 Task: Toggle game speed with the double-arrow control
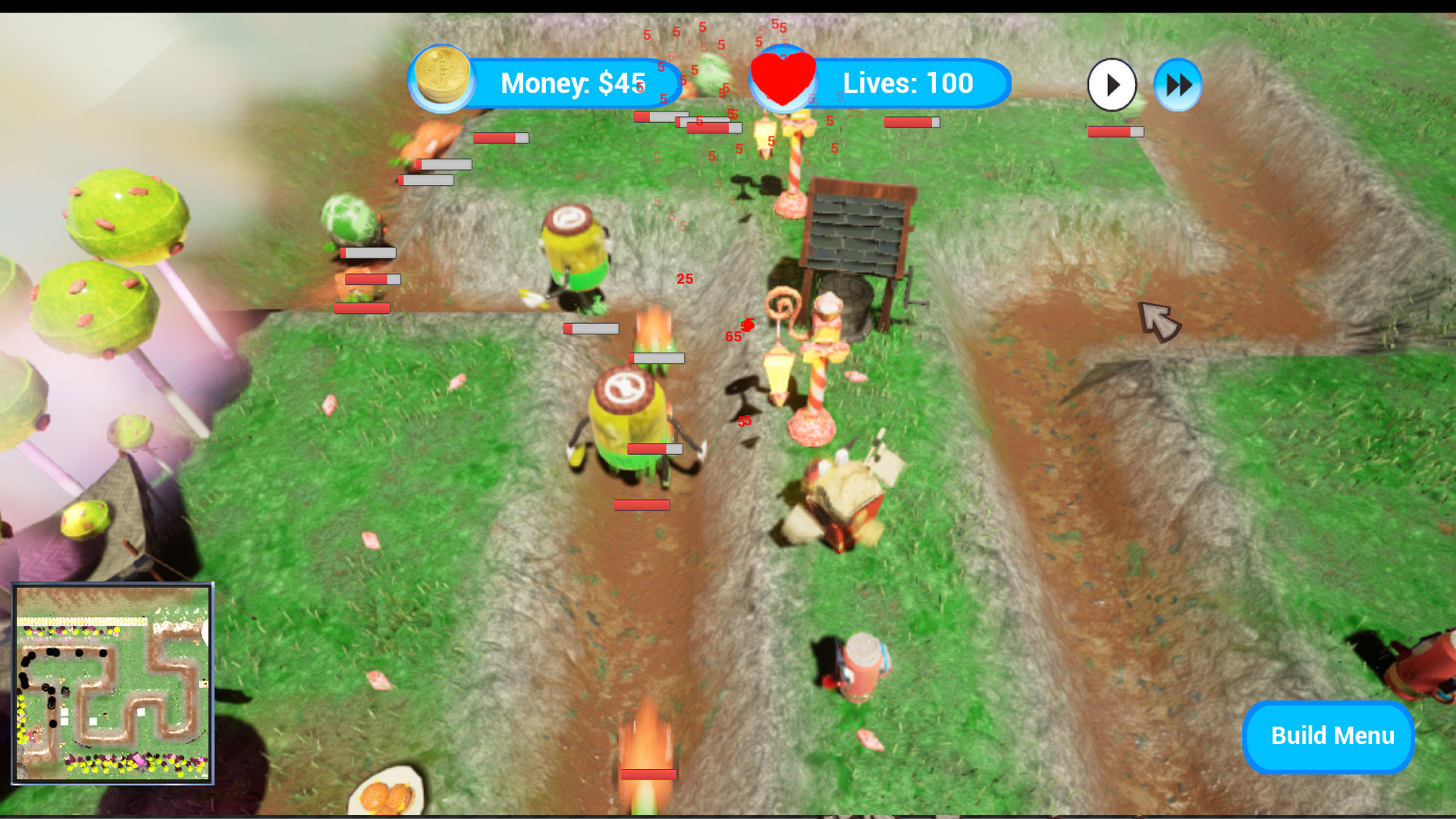pyautogui.click(x=1177, y=85)
